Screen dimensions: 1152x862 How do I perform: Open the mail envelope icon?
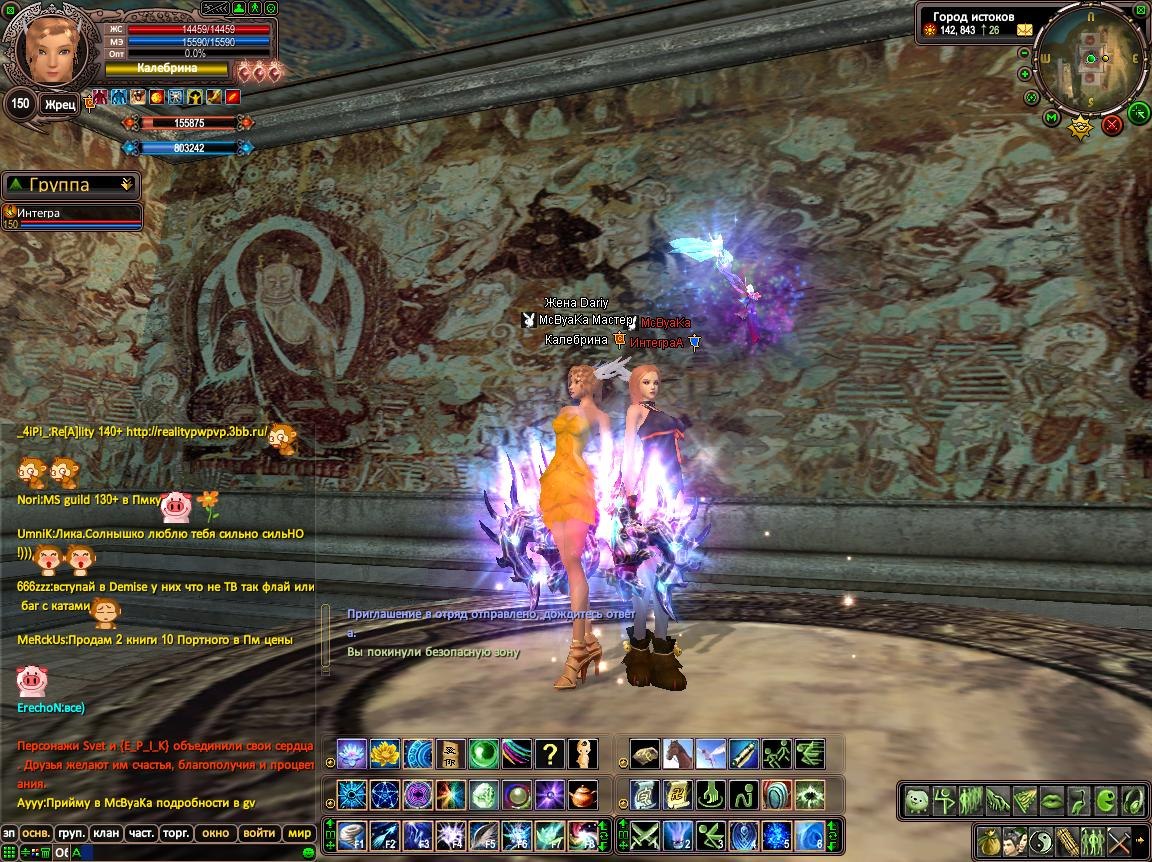(x=1025, y=30)
